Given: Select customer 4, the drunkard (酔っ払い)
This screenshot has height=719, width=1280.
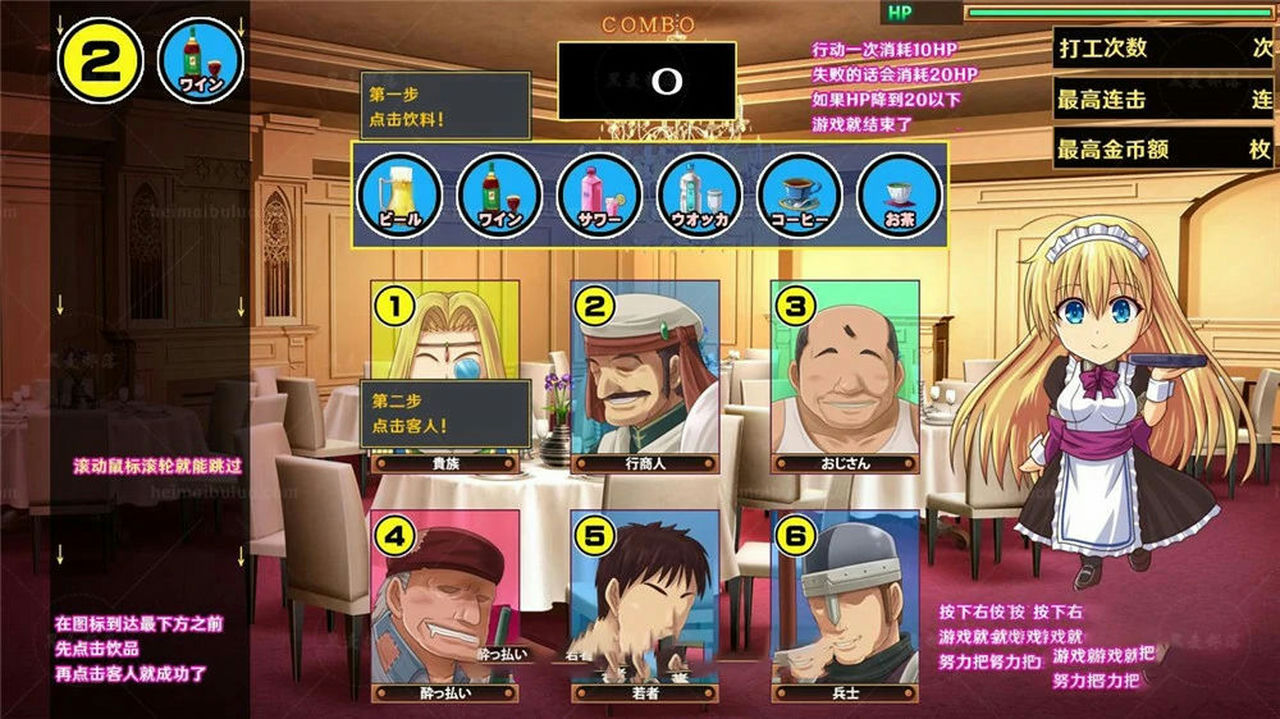Looking at the screenshot, I should (x=445, y=600).
